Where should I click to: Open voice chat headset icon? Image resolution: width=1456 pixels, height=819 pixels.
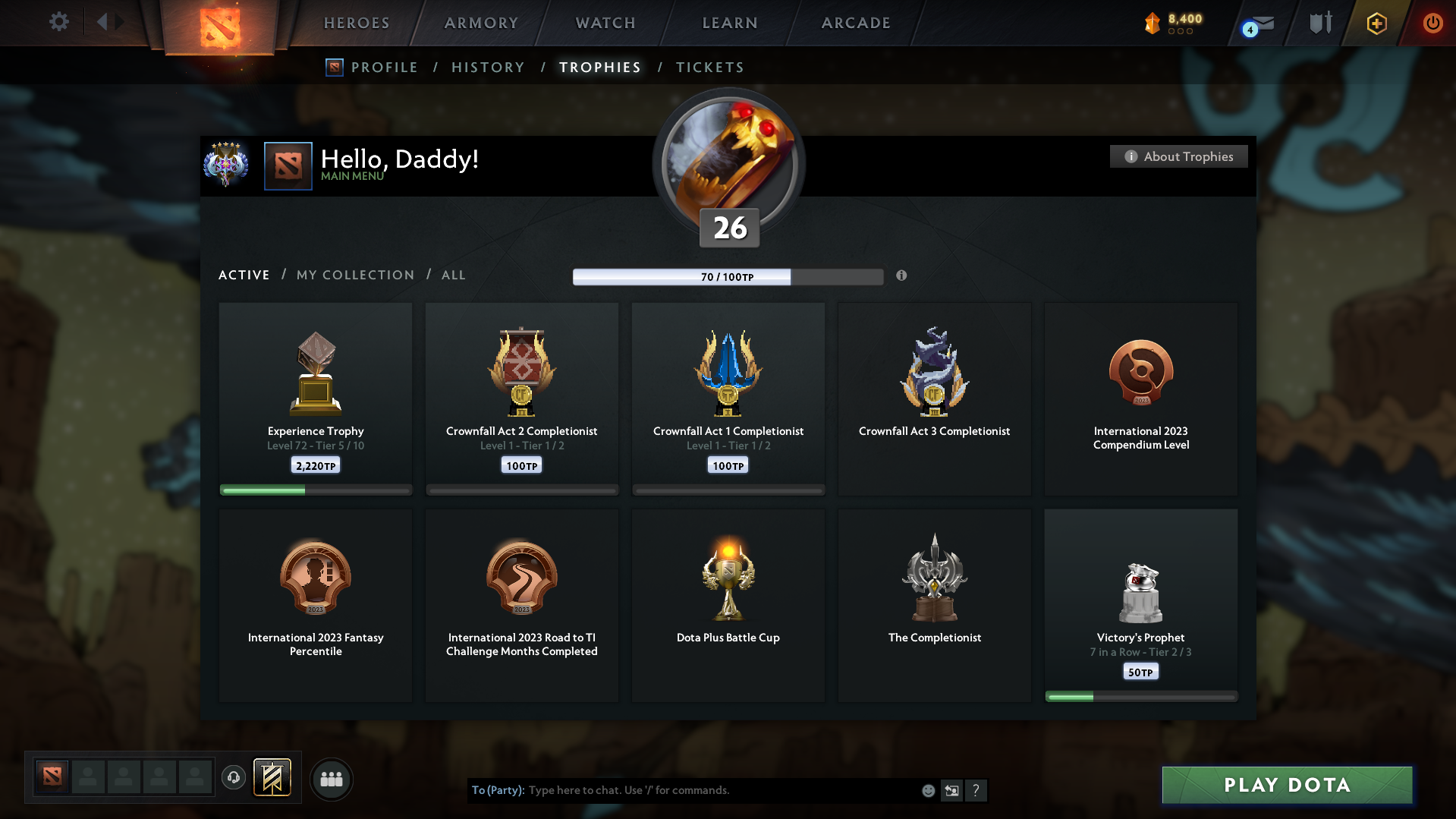point(234,778)
